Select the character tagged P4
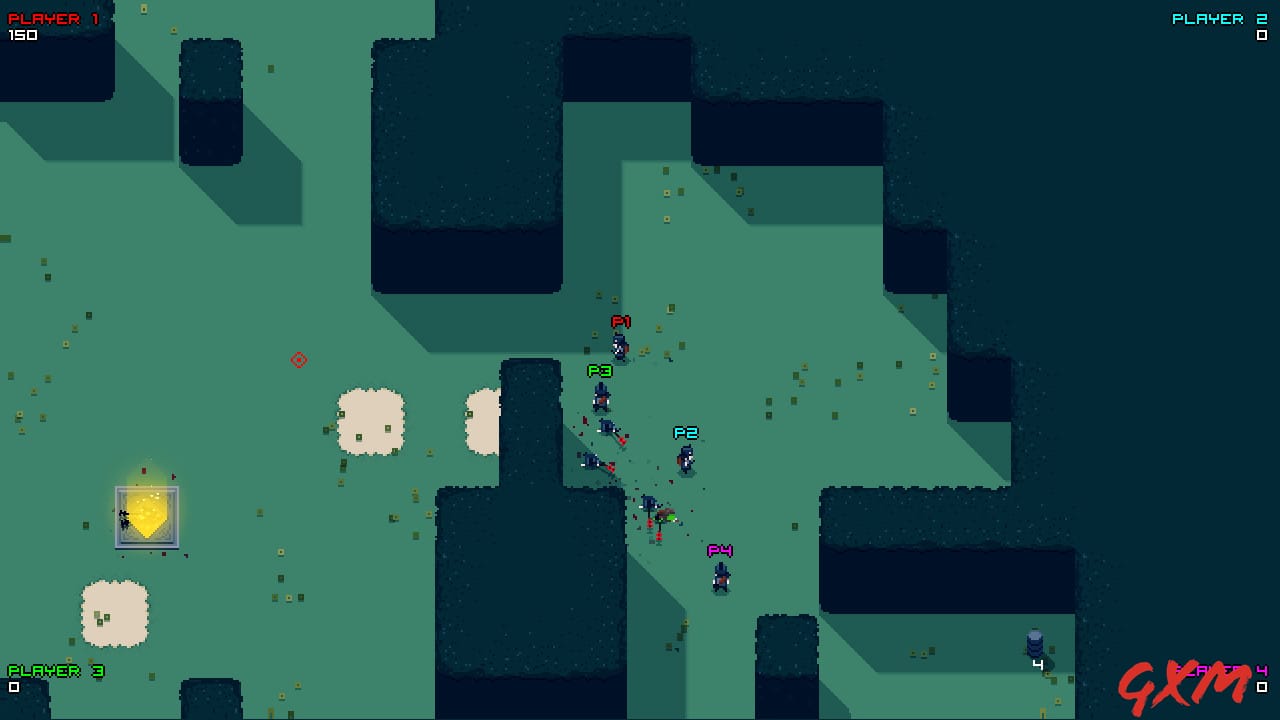 coord(719,577)
